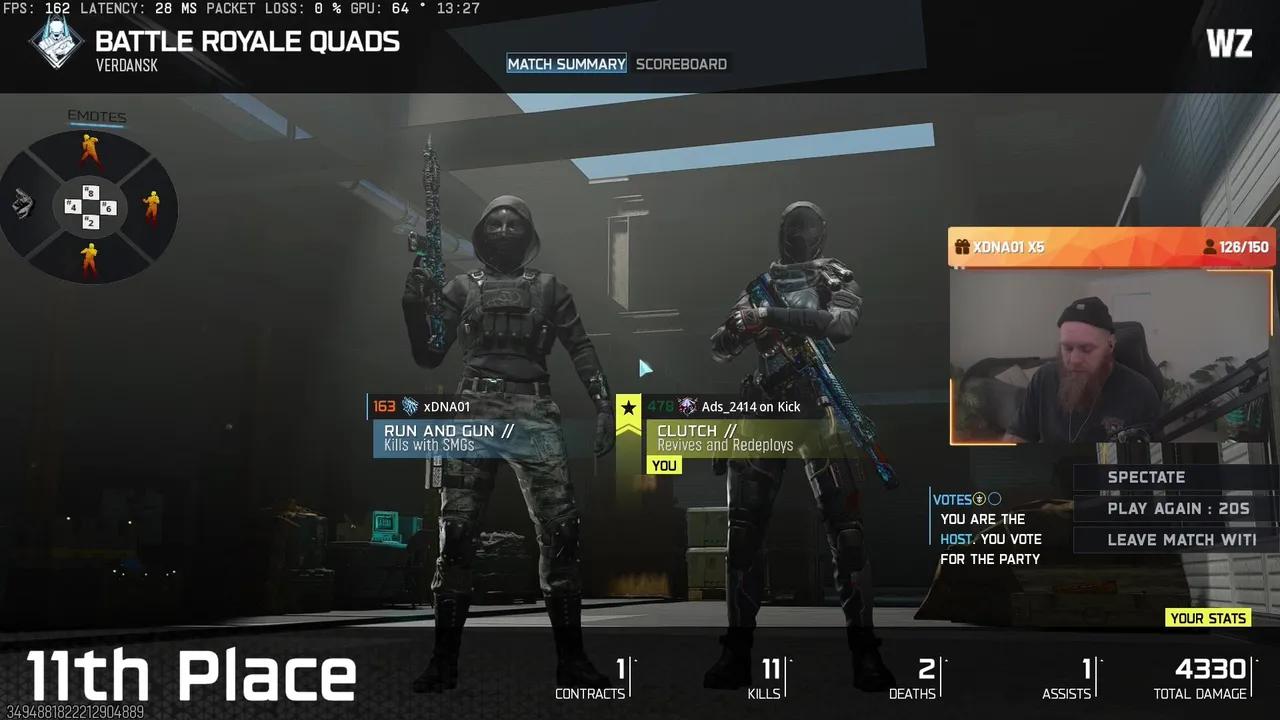Viewport: 1280px width, 720px height.
Task: Select the empty second vote circle
Action: (x=997, y=498)
